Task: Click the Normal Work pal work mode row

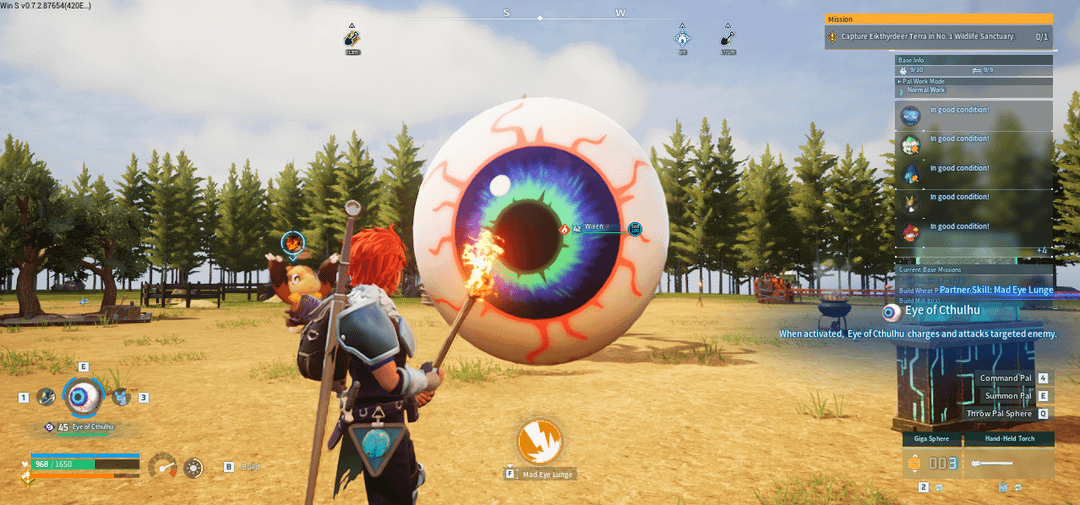Action: 973,90
